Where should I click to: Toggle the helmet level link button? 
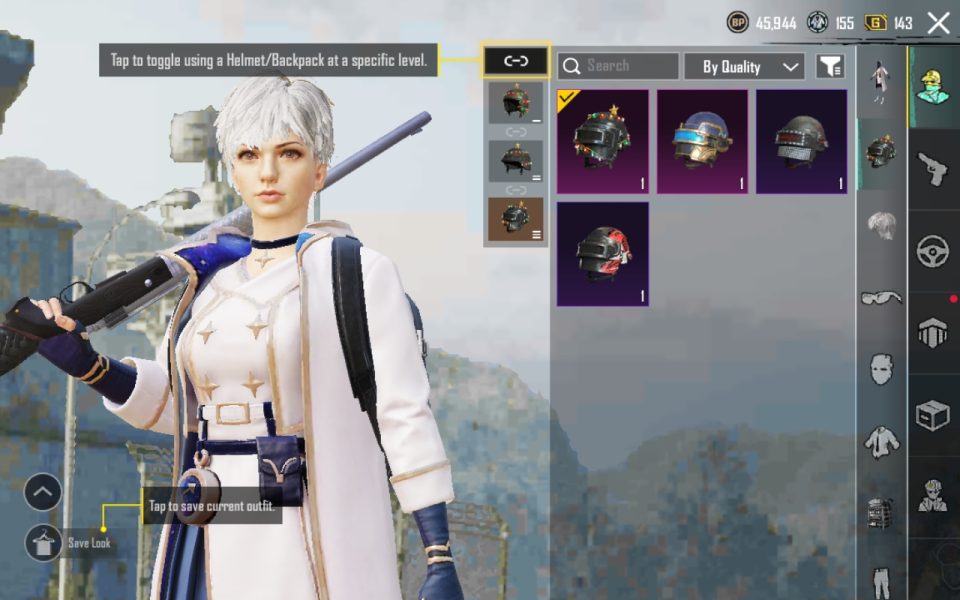tap(516, 61)
